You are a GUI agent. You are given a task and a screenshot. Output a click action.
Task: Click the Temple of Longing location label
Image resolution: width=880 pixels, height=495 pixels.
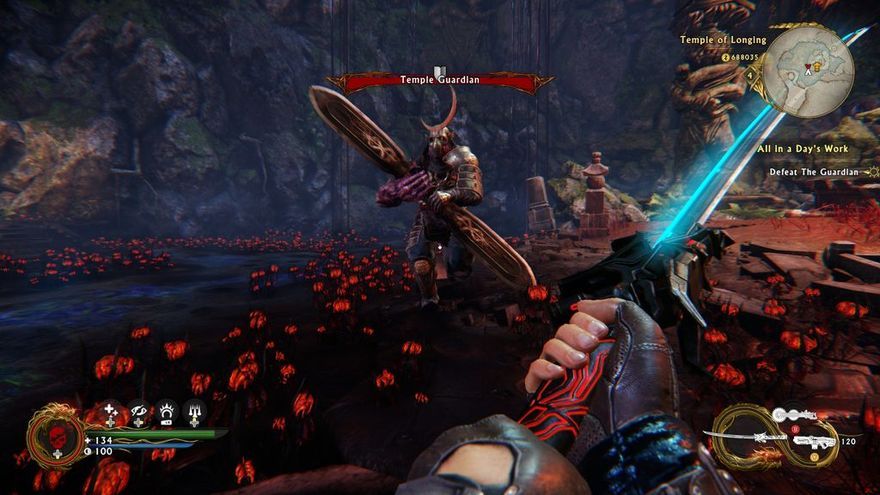click(x=723, y=40)
